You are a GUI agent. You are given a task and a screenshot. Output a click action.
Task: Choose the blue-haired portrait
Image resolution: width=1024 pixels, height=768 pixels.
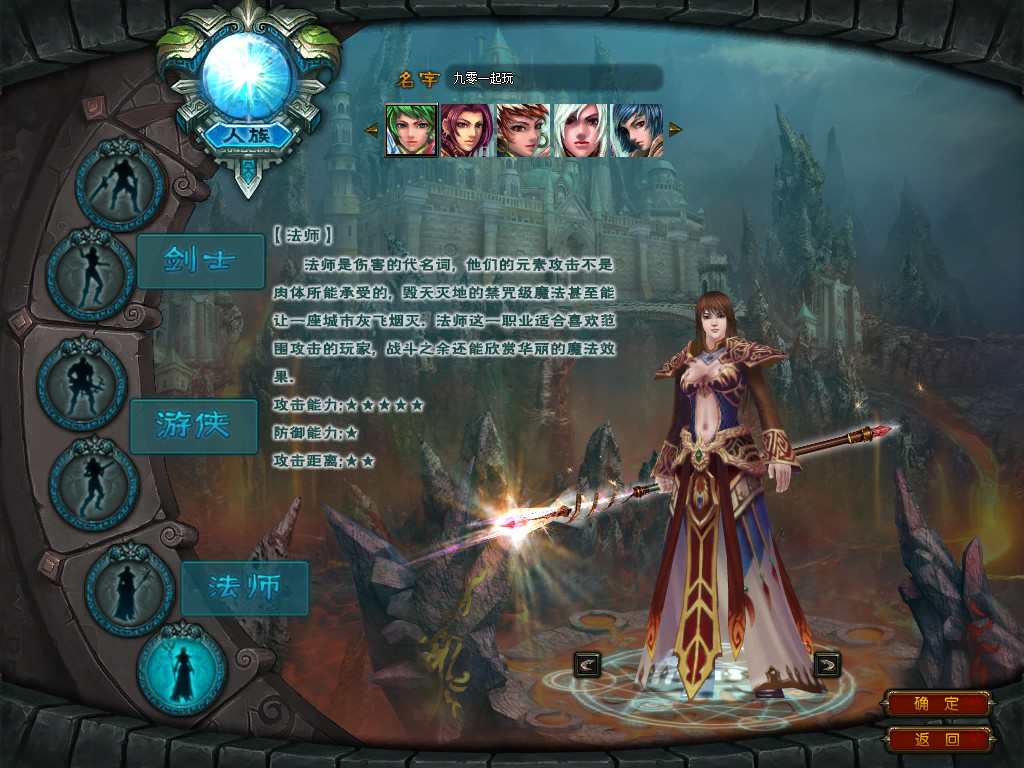(x=637, y=130)
